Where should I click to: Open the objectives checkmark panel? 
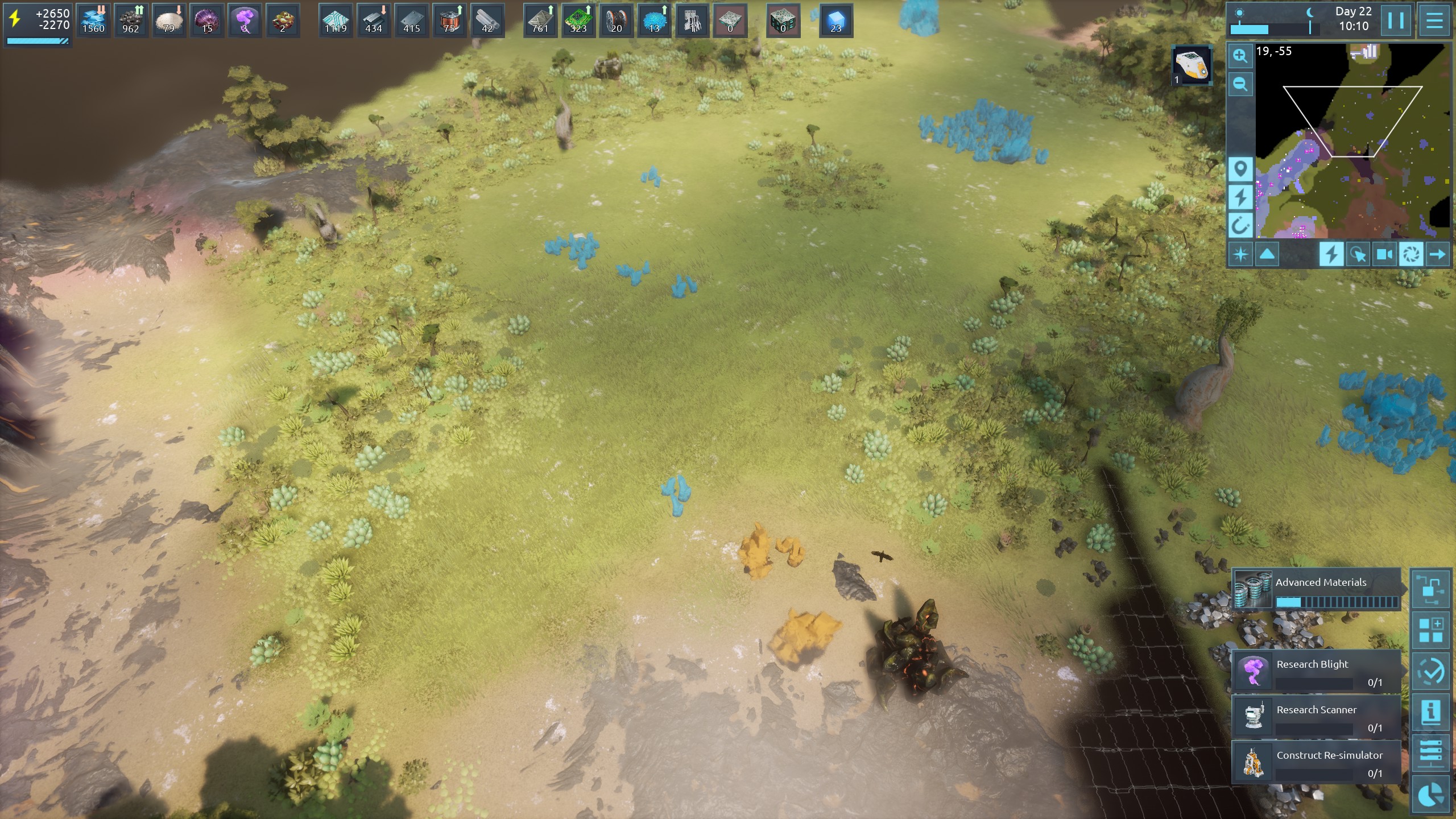tap(1430, 672)
